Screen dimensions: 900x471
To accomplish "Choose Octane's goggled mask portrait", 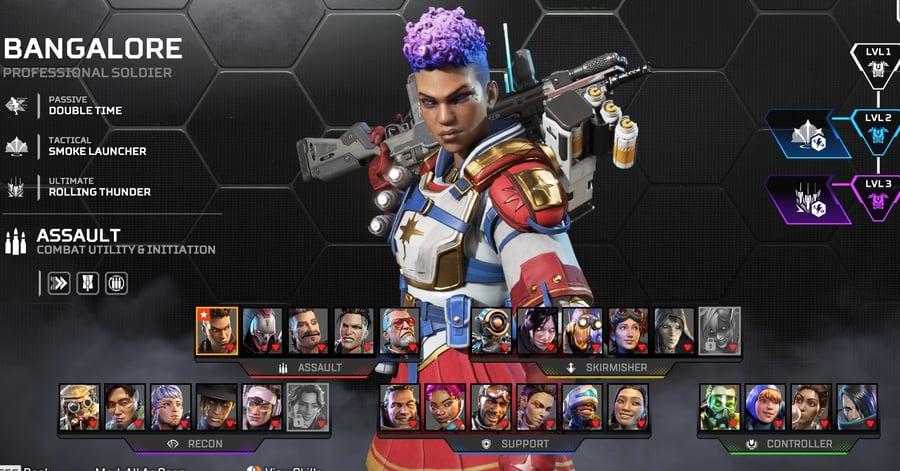I will point(582,331).
